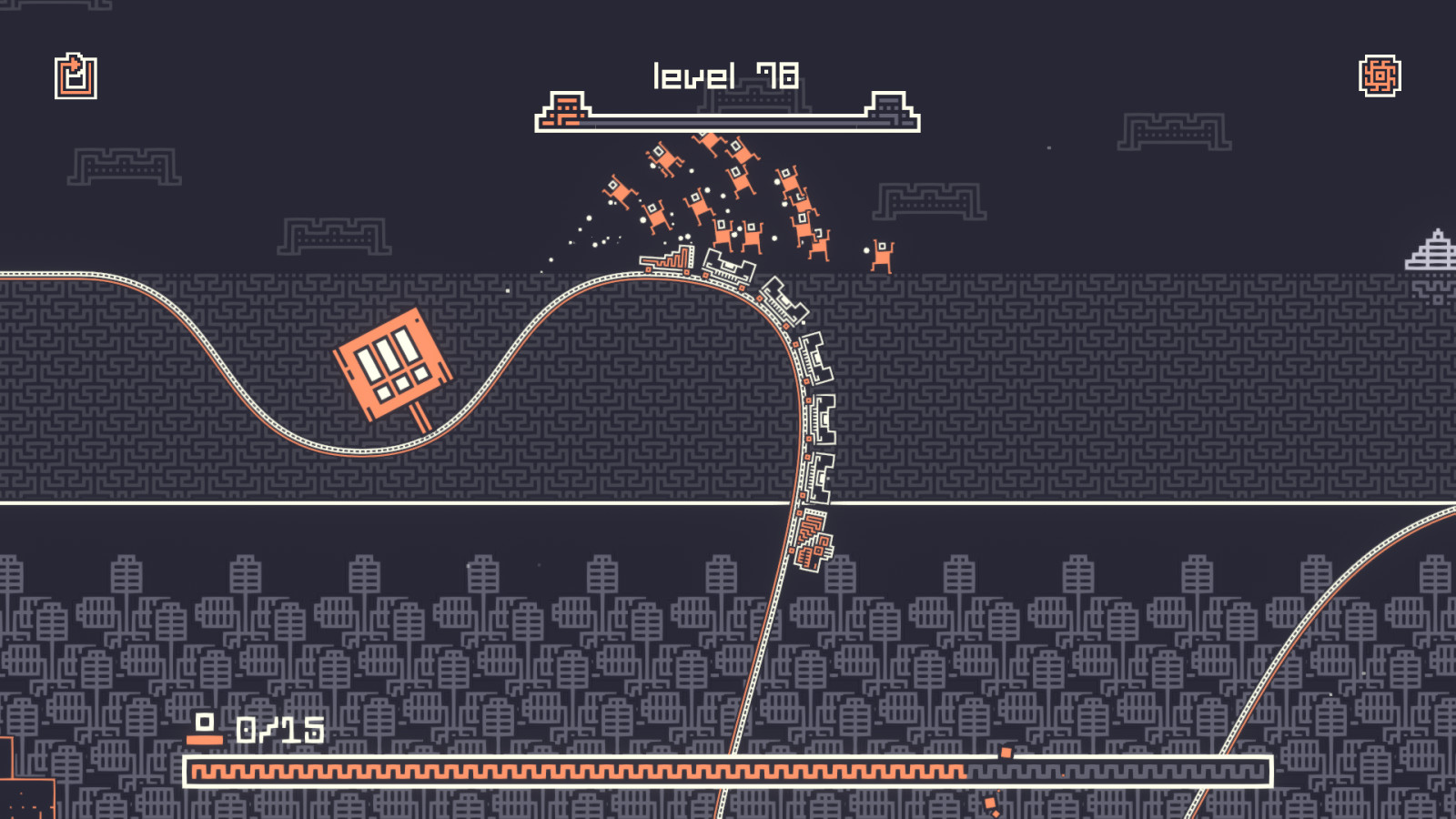Screen dimensions: 1456x819
Task: Open the orange maze-pattern menu icon
Action: pos(1380,76)
